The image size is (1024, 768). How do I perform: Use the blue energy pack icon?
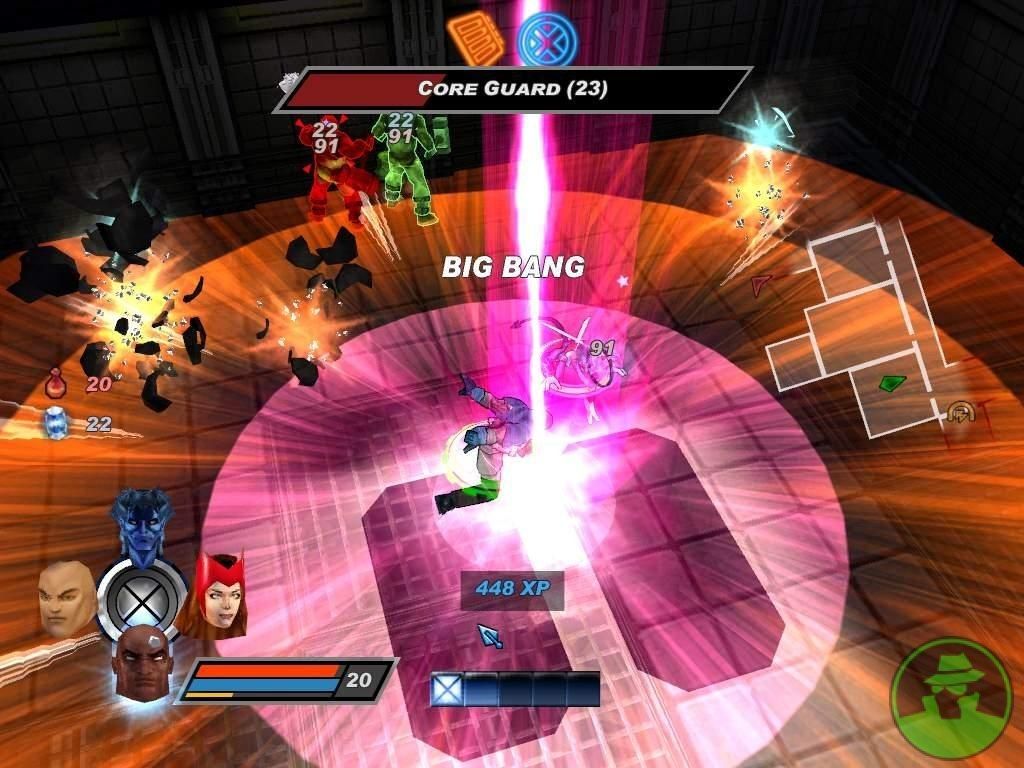tap(56, 423)
